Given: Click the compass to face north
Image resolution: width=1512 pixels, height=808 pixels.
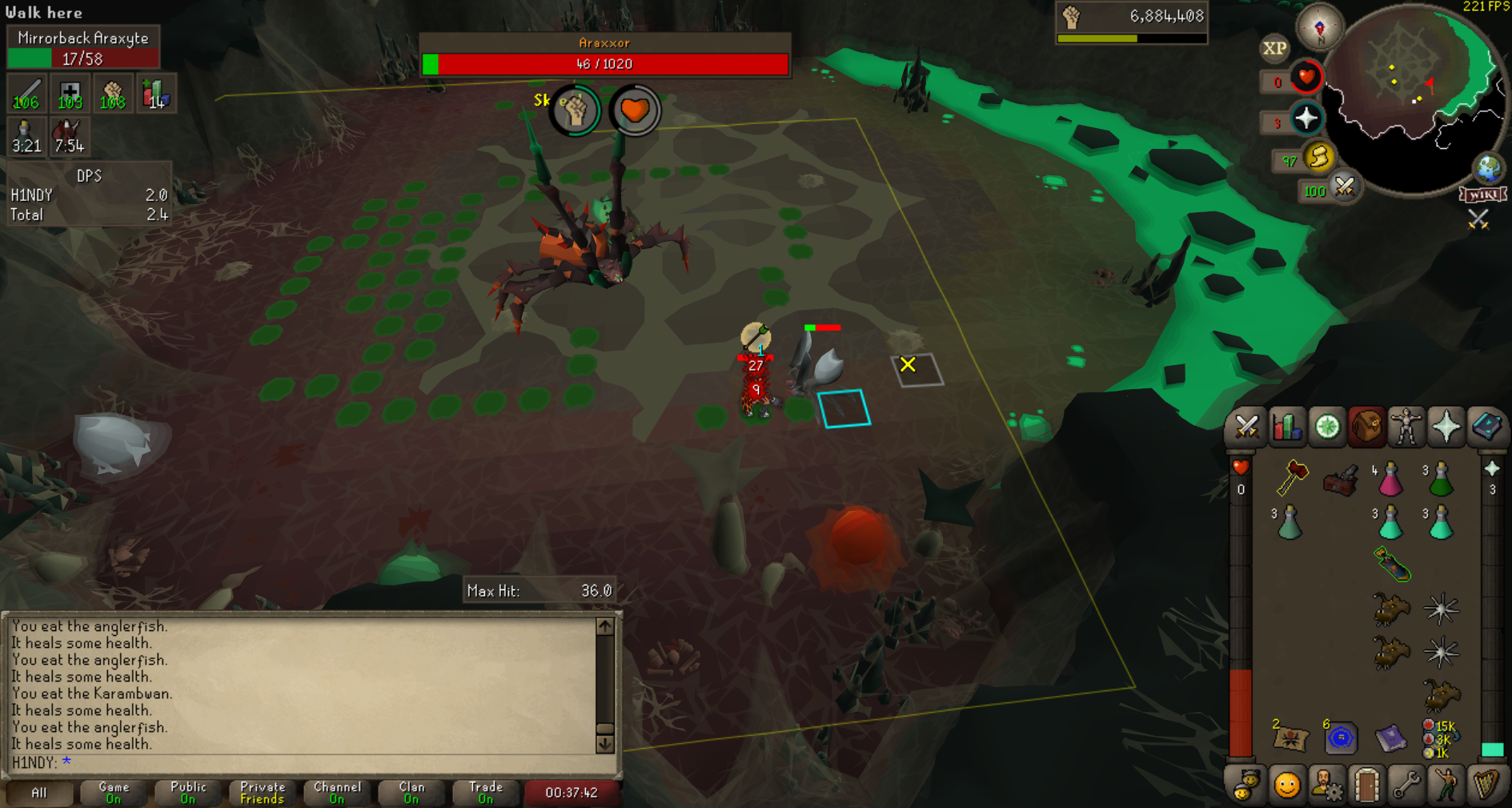Looking at the screenshot, I should [1319, 27].
